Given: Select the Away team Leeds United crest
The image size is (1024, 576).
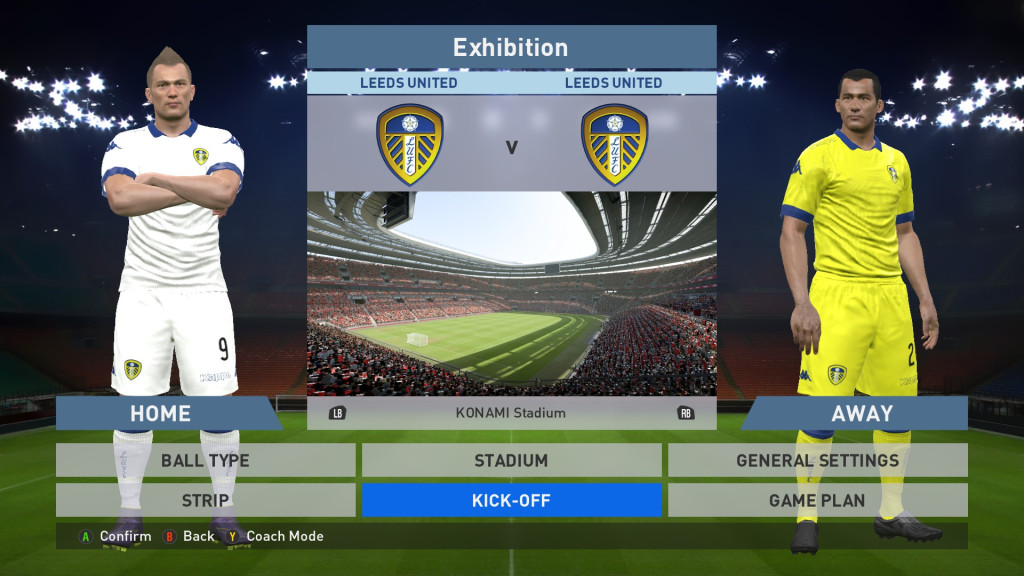Looking at the screenshot, I should tap(614, 145).
